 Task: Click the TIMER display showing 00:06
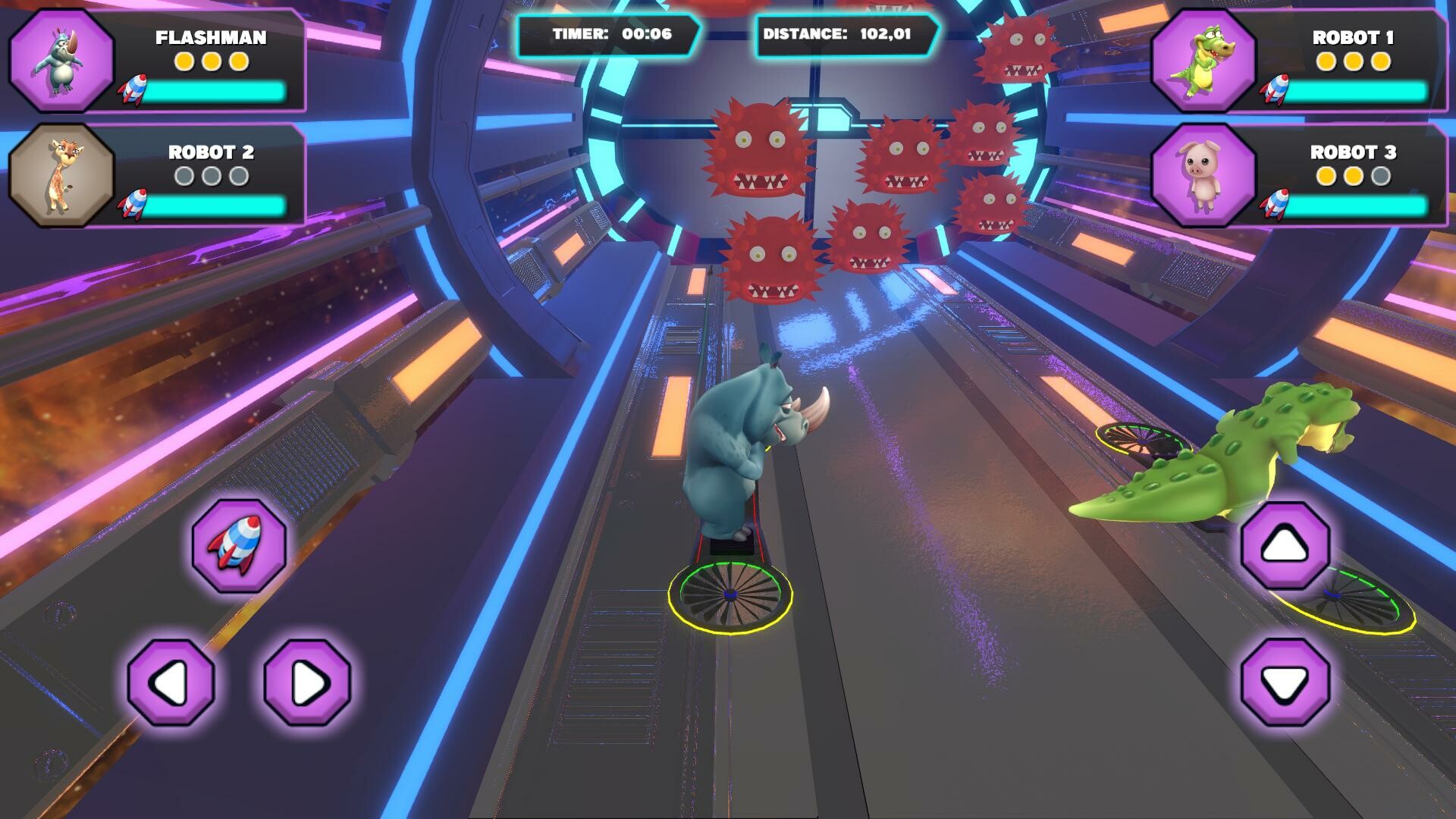coord(607,34)
